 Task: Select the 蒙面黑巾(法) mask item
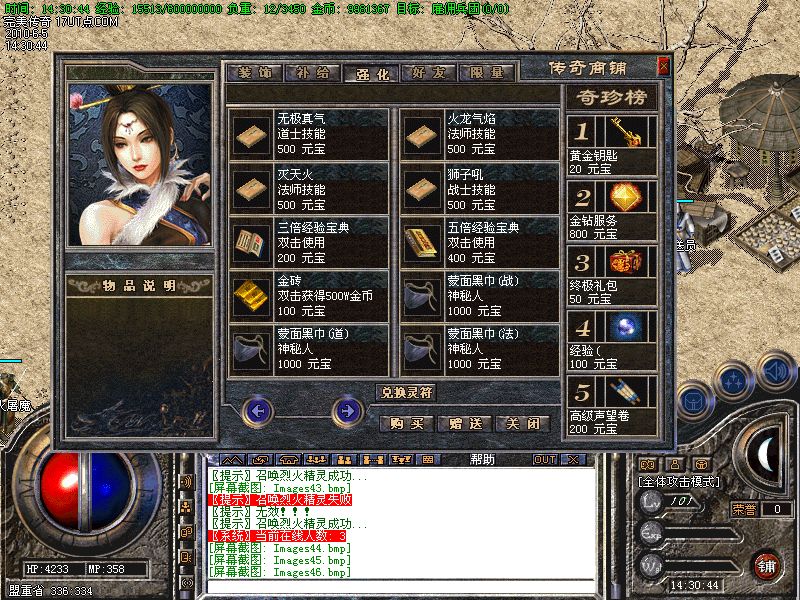click(479, 351)
